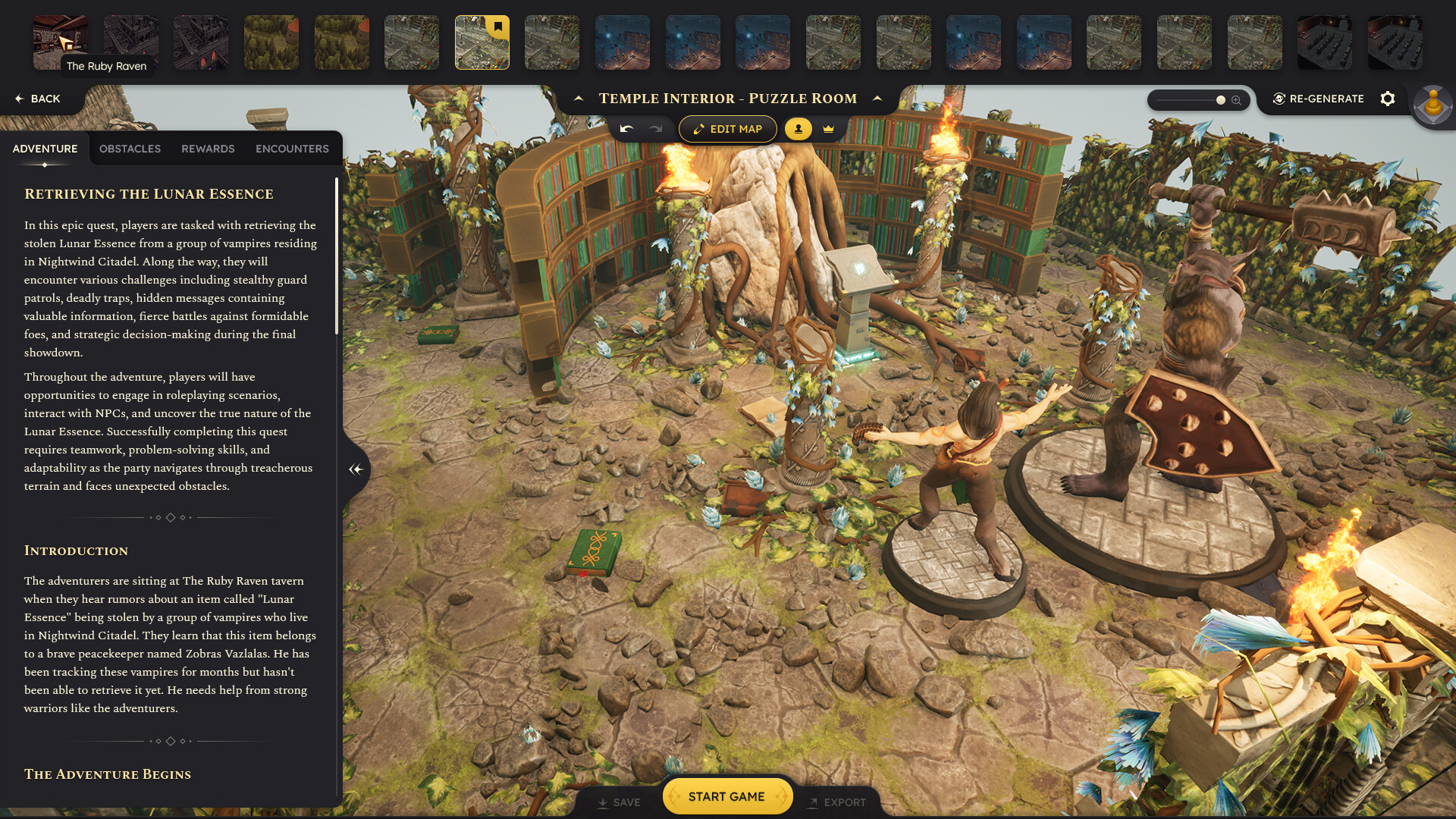Collapse the Temple Interior title bar
Screen dimensions: 1456x819
tap(579, 98)
